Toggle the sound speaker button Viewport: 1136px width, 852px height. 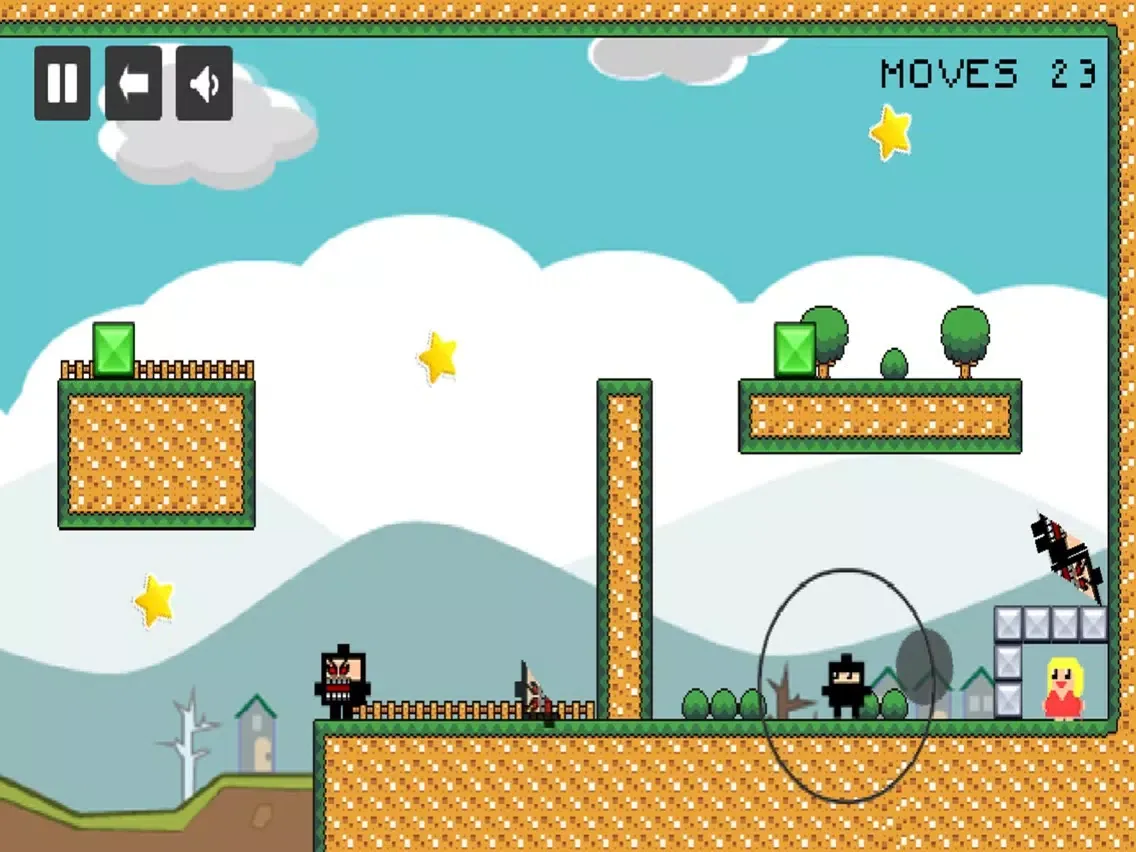pos(204,83)
